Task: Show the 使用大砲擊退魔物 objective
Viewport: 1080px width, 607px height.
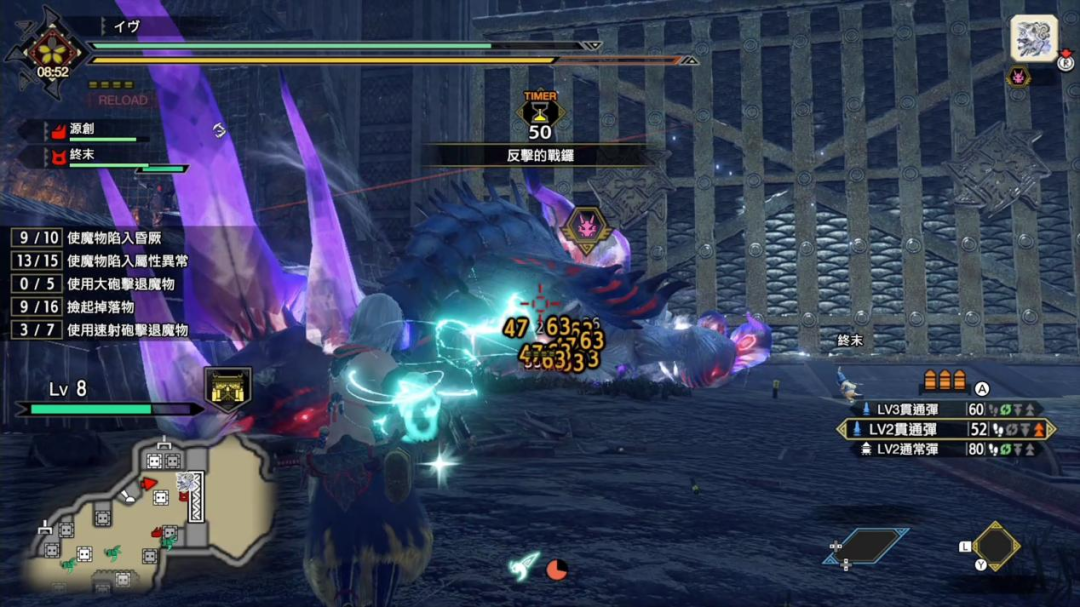Action: (98, 284)
